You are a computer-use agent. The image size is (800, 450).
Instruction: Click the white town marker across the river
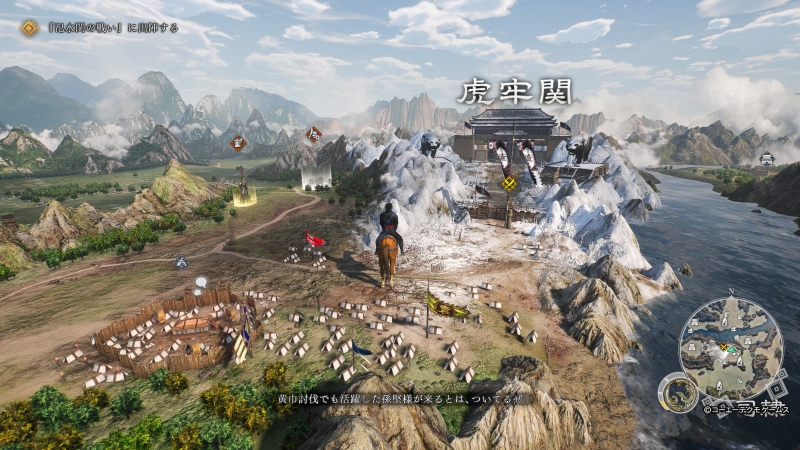tap(767, 159)
